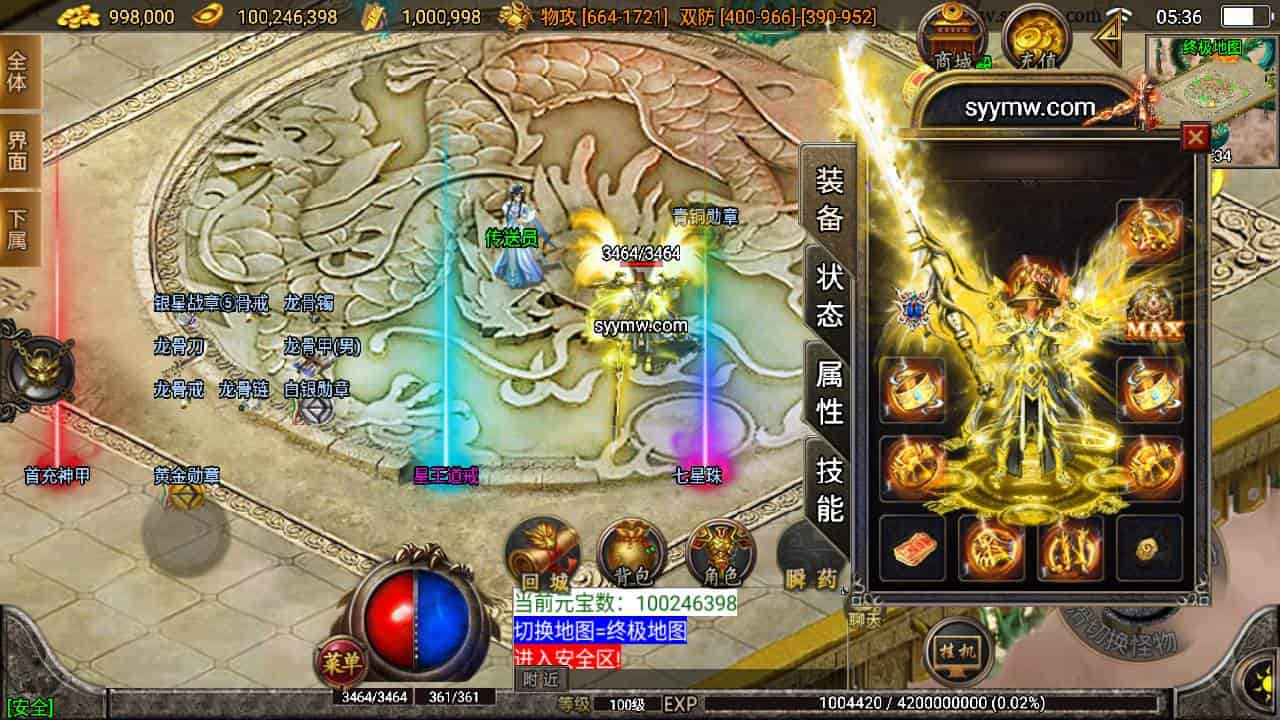Screen dimensions: 1280x720
Task: Open the 属性 (attributes) tab
Action: pyautogui.click(x=830, y=392)
